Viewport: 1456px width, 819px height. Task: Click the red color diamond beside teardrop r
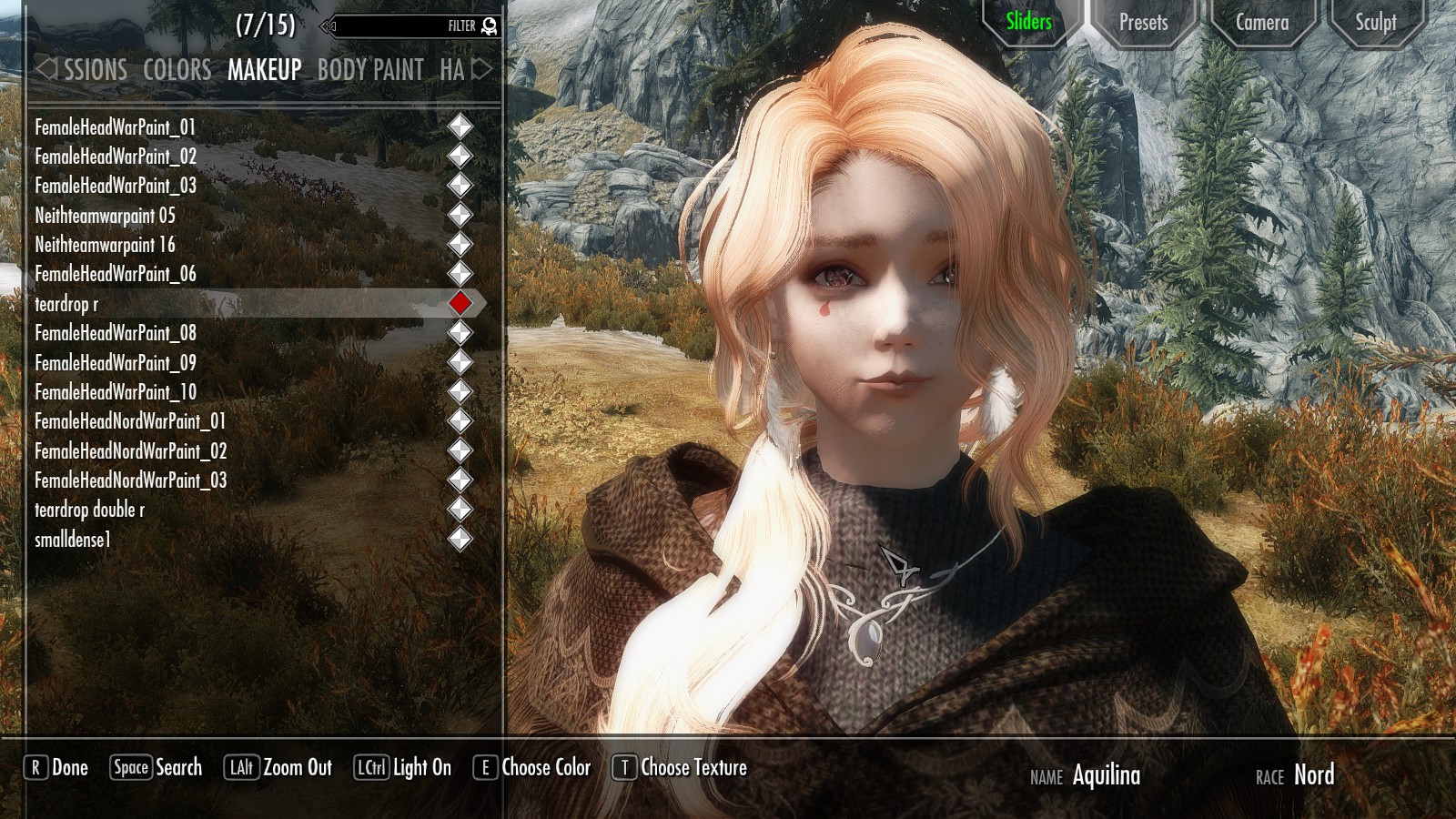pos(460,303)
